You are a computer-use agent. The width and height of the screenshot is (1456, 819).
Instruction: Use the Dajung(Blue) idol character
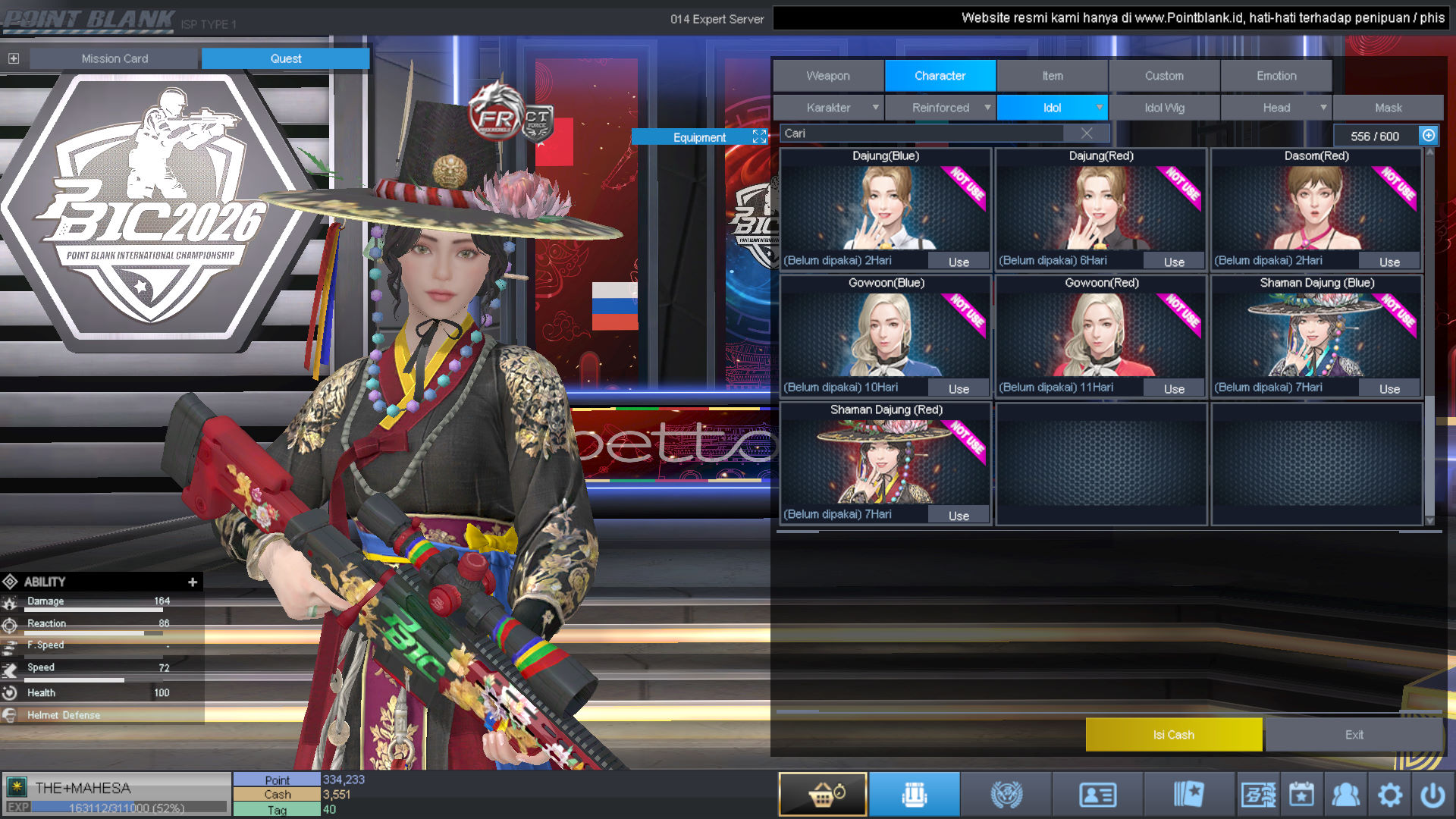(x=959, y=262)
